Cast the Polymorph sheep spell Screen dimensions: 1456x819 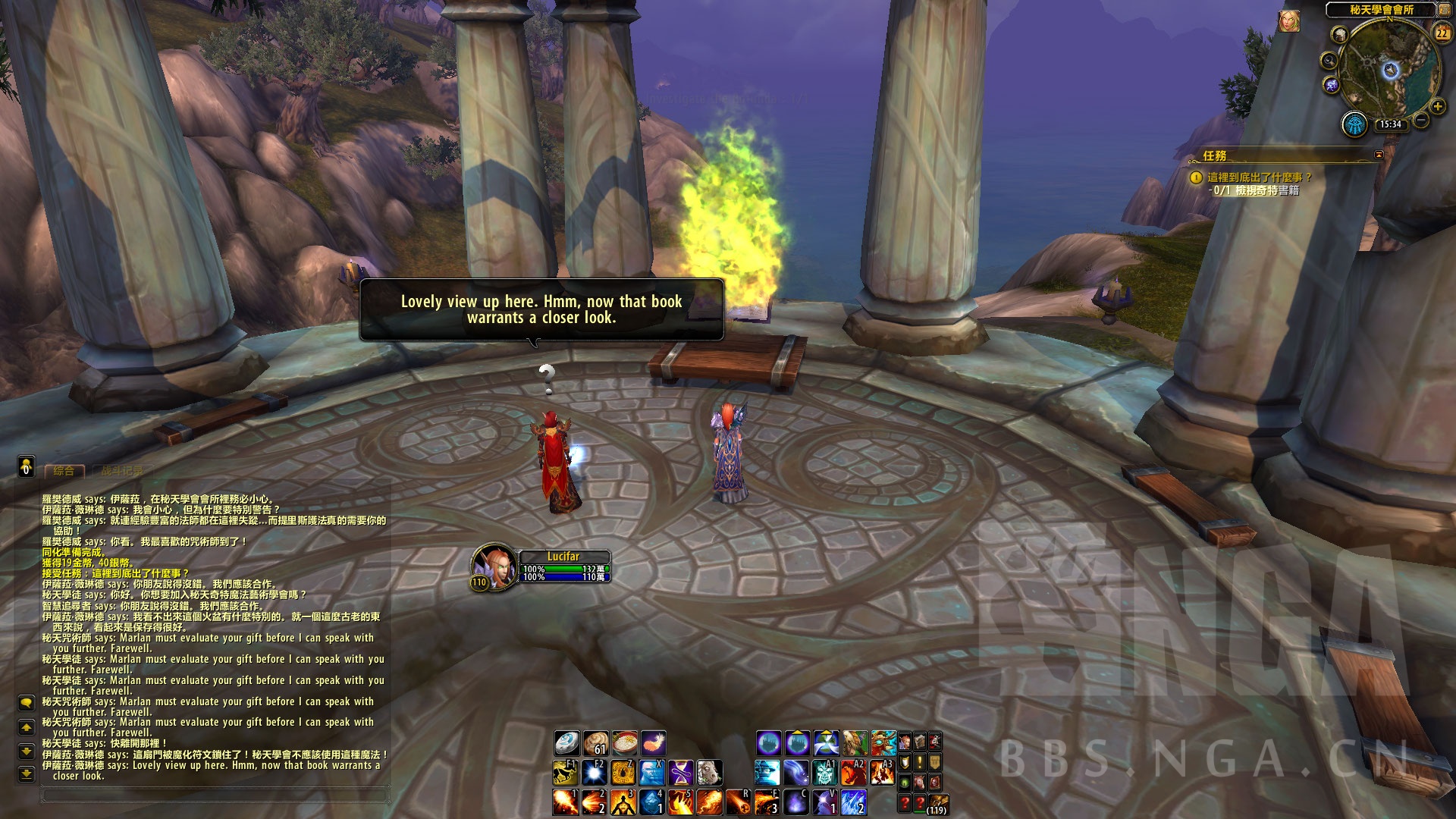coord(709,773)
